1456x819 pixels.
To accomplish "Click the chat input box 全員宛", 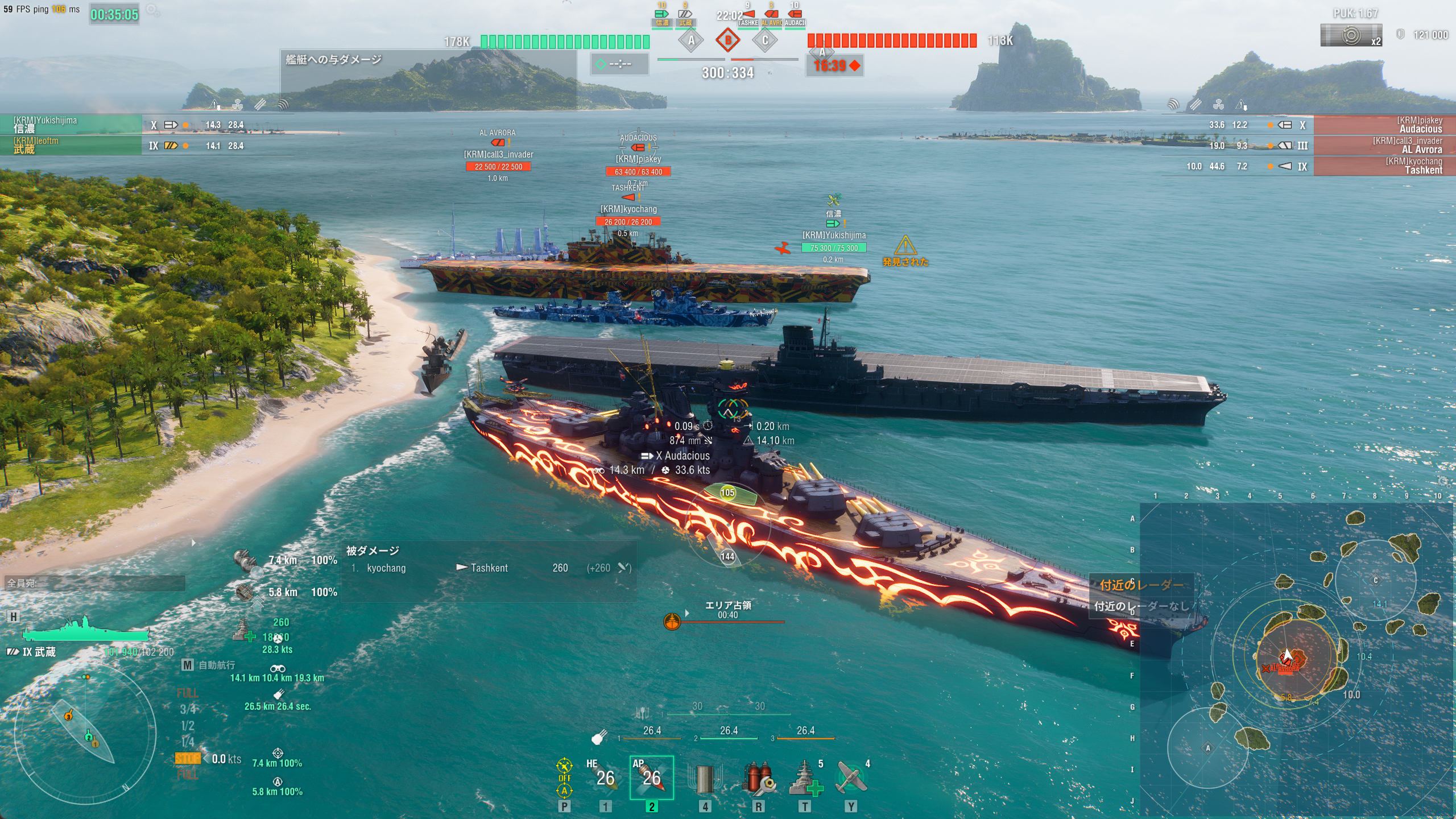I will (x=95, y=583).
